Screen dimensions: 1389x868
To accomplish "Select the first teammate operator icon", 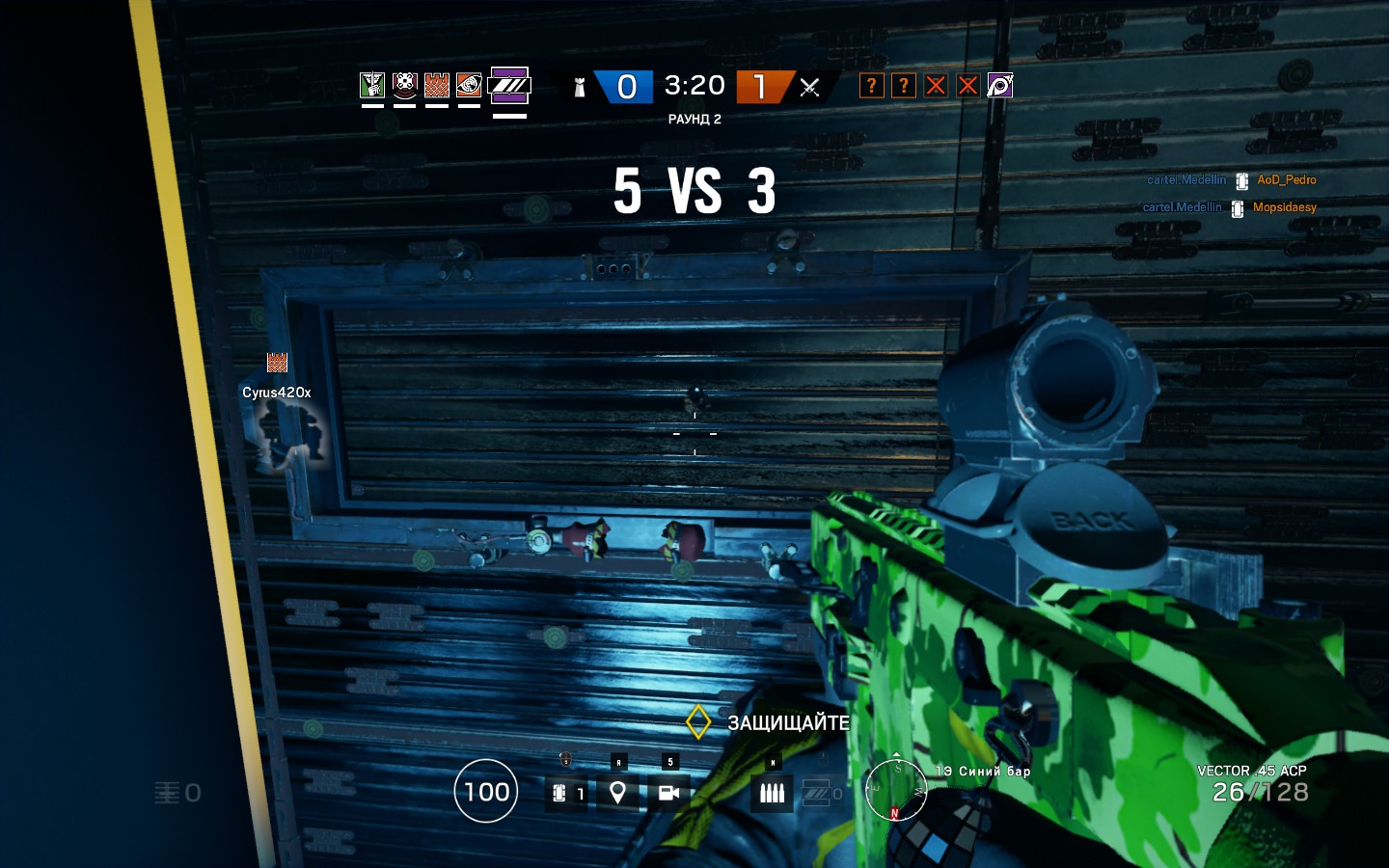I will 371,85.
